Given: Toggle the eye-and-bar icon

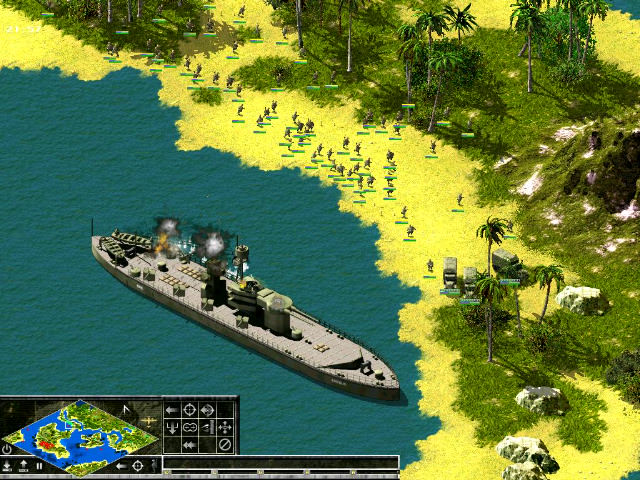Looking at the screenshot, I should coord(208,427).
